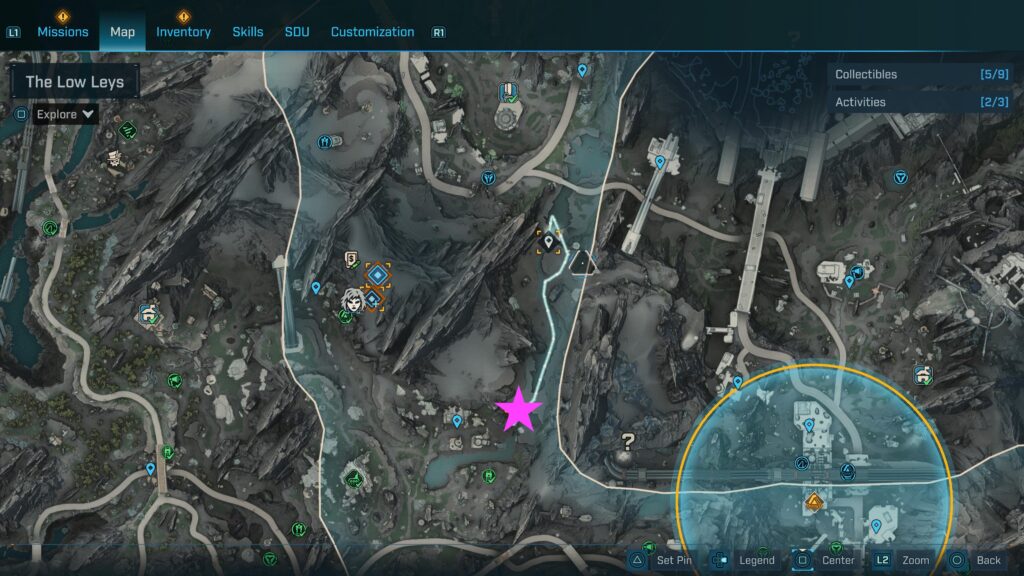Click the white pin waypoint marker

coord(548,239)
